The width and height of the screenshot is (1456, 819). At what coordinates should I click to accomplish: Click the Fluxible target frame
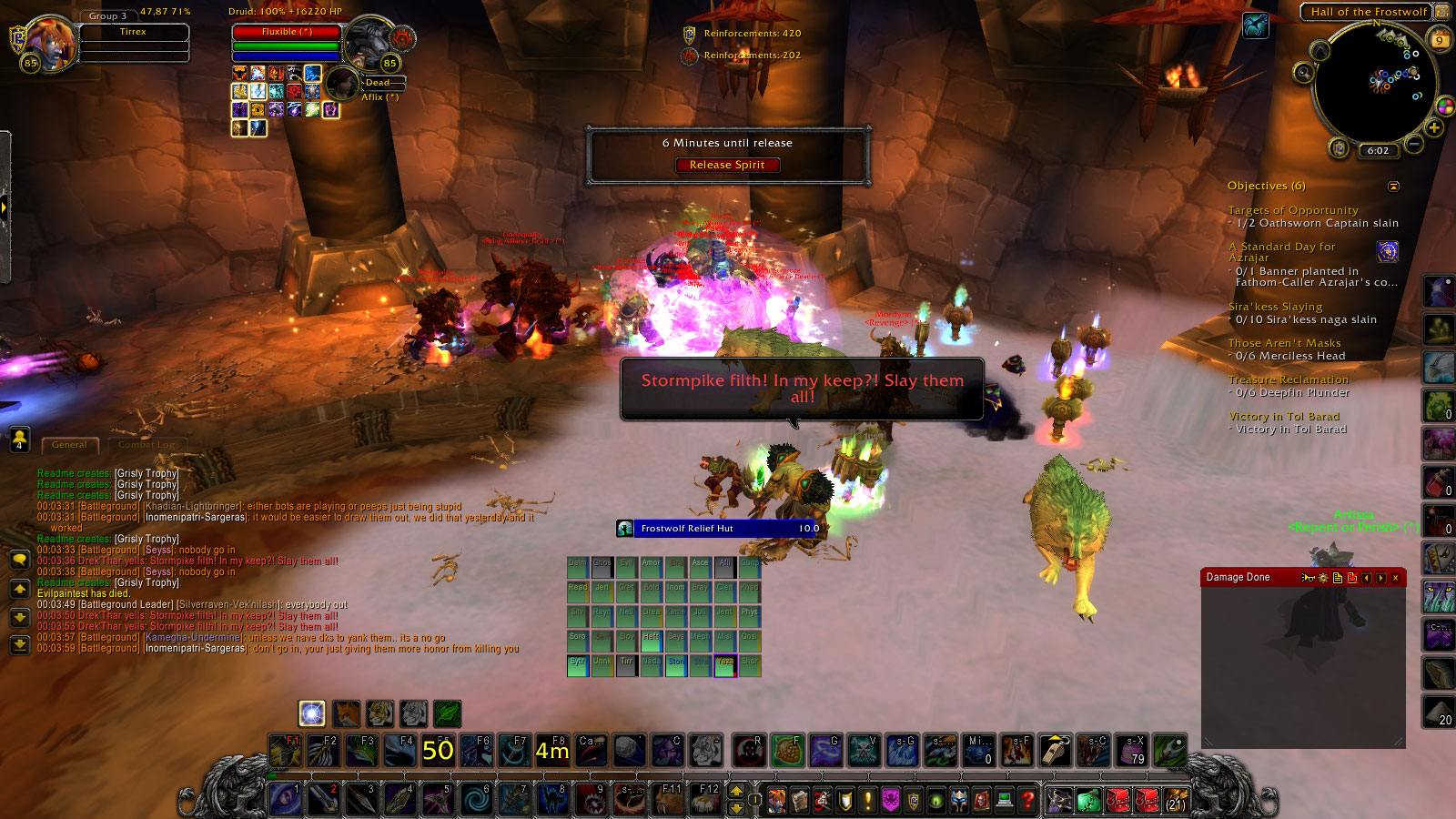pos(287,32)
